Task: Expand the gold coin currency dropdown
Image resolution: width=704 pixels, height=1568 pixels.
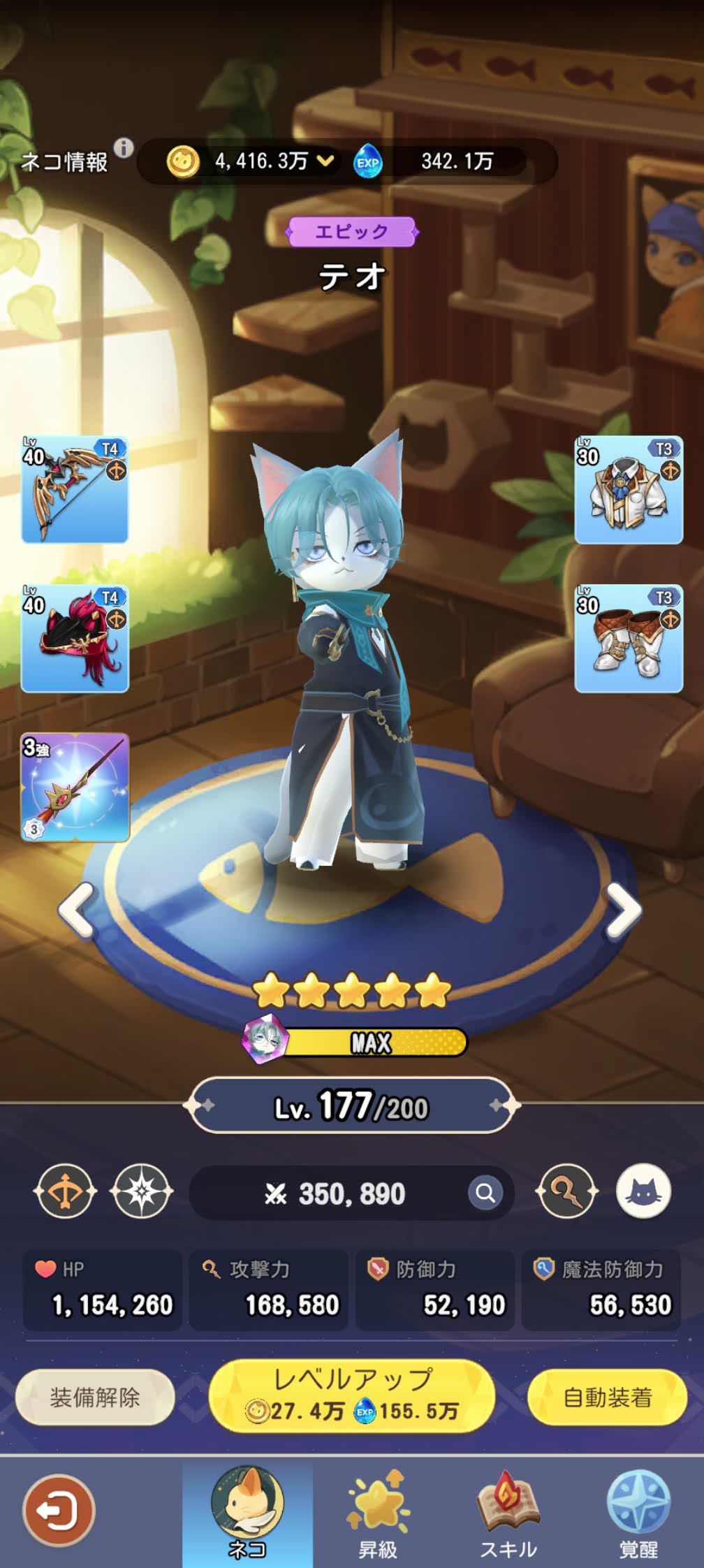Action: (x=325, y=161)
